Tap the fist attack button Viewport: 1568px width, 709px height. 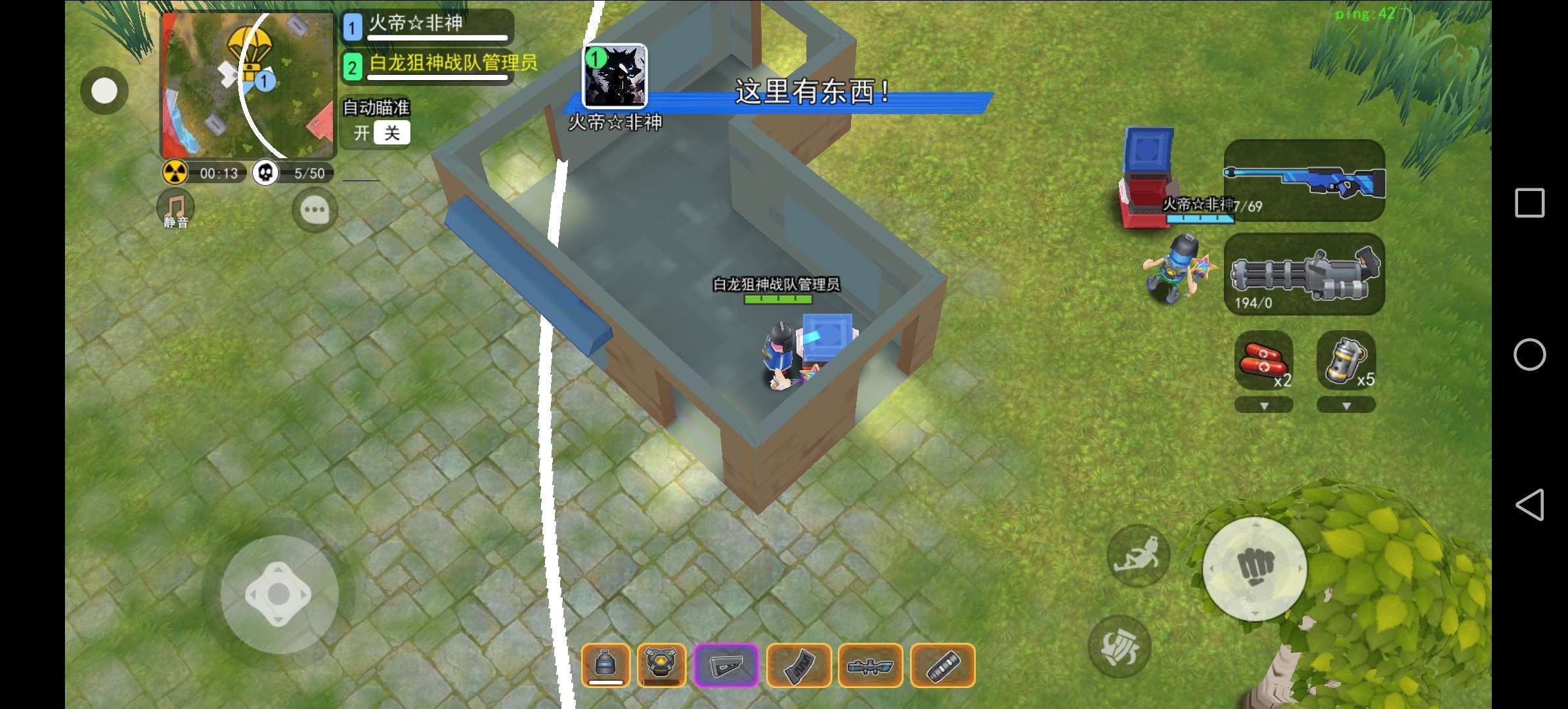[1255, 569]
